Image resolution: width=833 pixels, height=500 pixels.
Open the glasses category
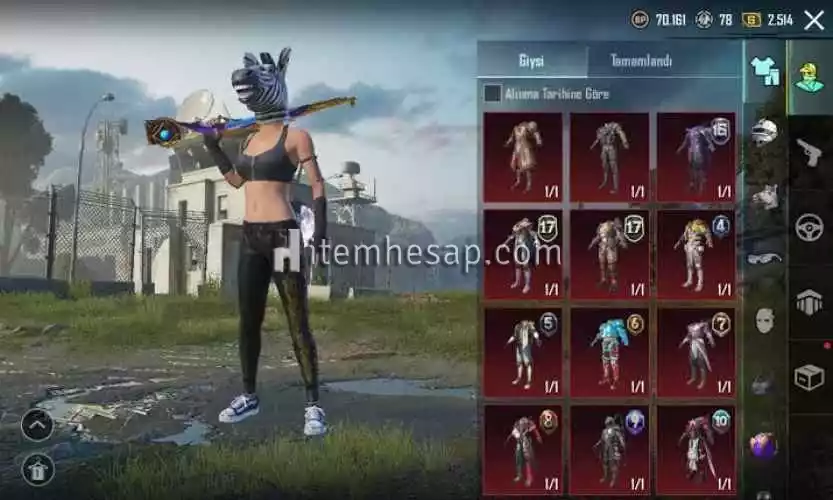click(765, 259)
